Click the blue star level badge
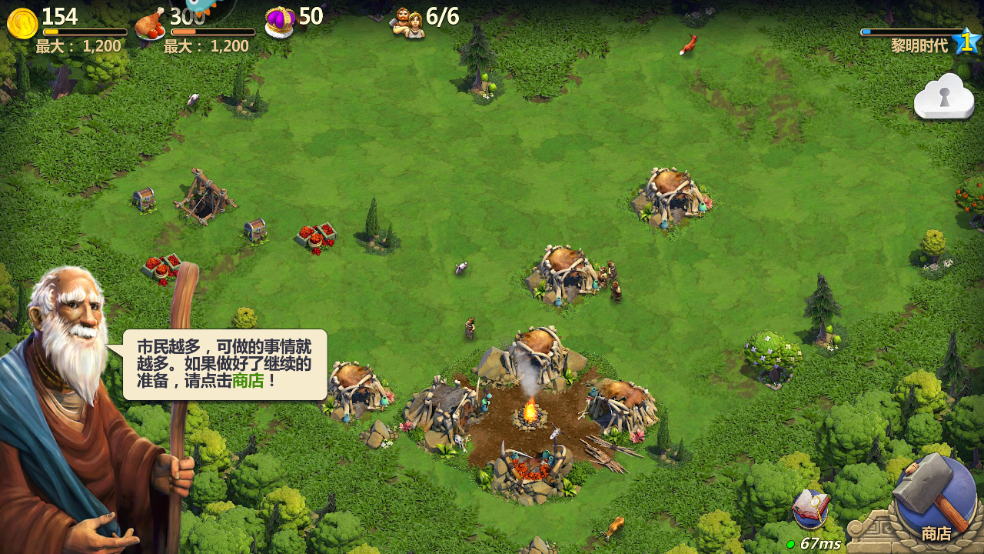 966,41
